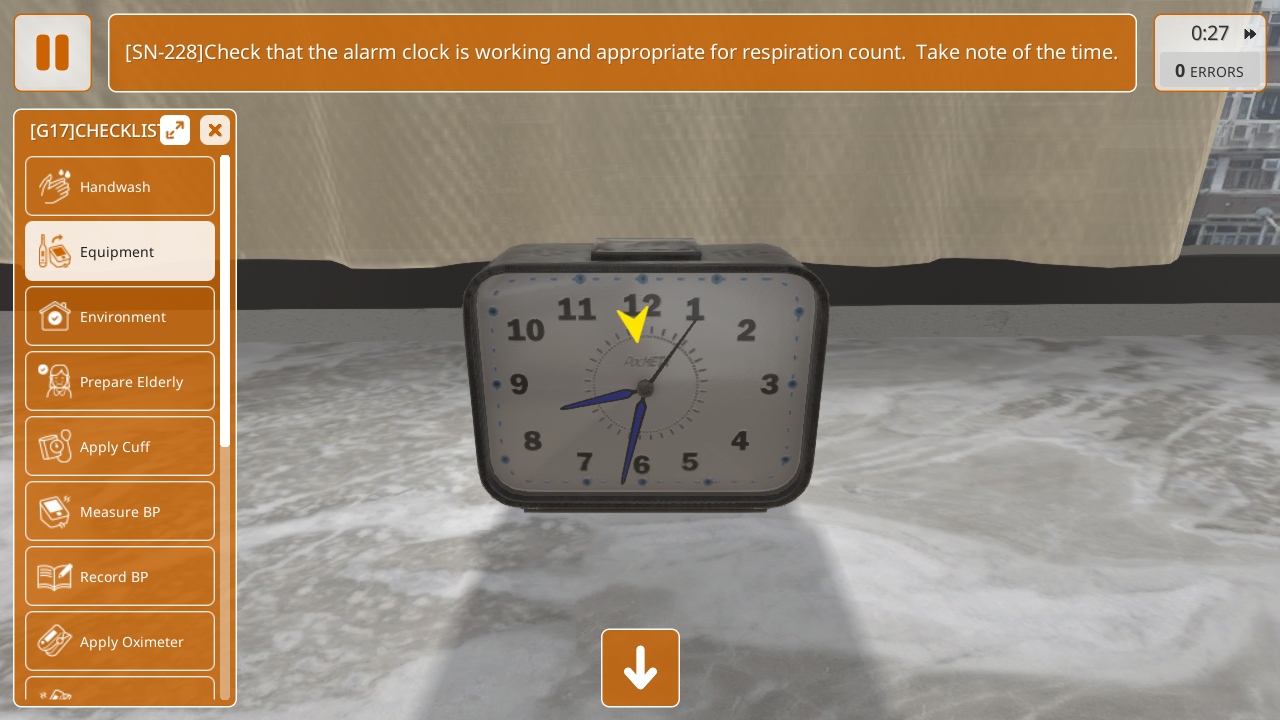This screenshot has width=1280, height=720.
Task: Expand the checklist panel
Action: 175,130
